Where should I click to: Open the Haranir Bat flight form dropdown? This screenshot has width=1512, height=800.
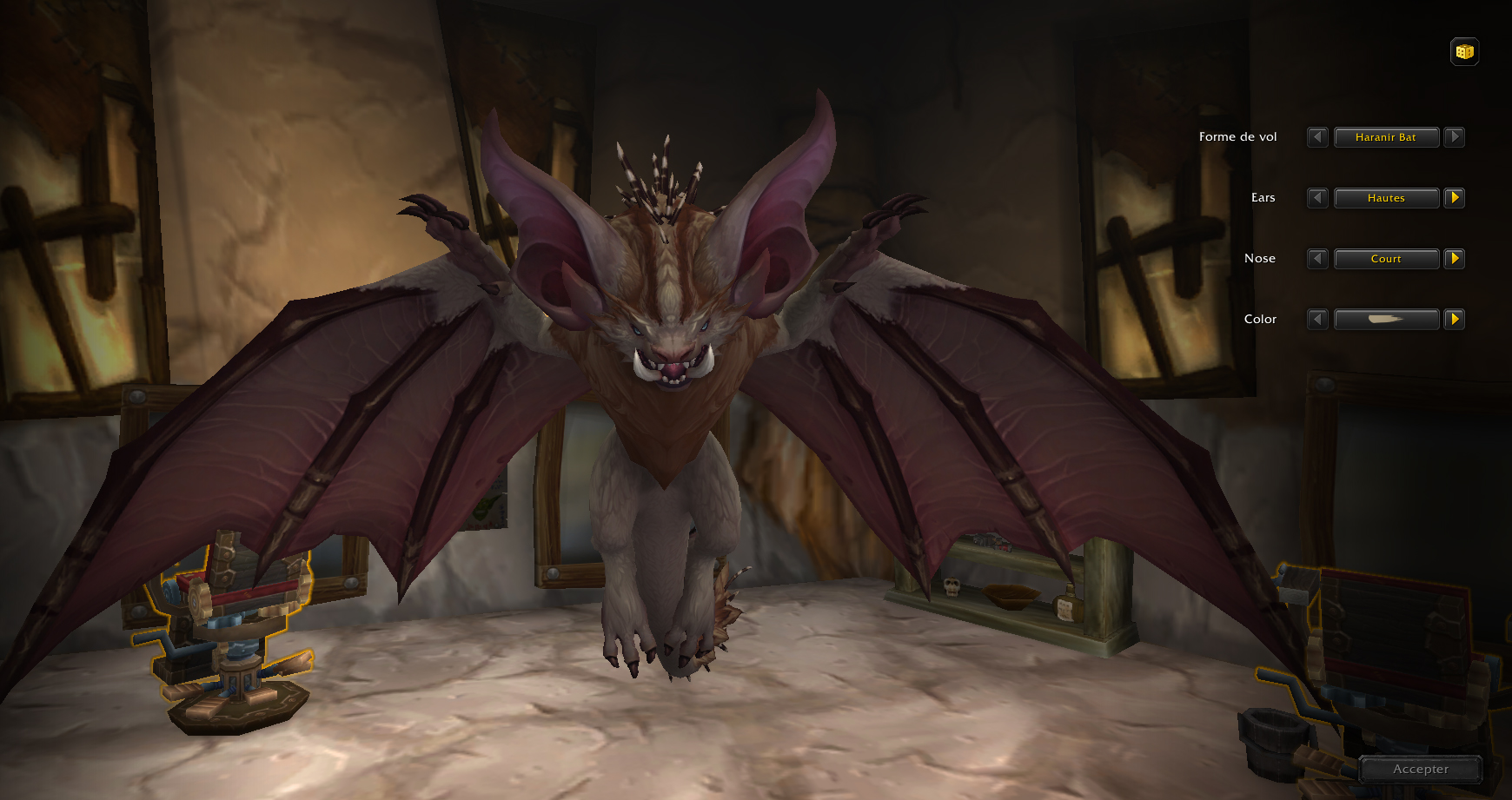1386,137
